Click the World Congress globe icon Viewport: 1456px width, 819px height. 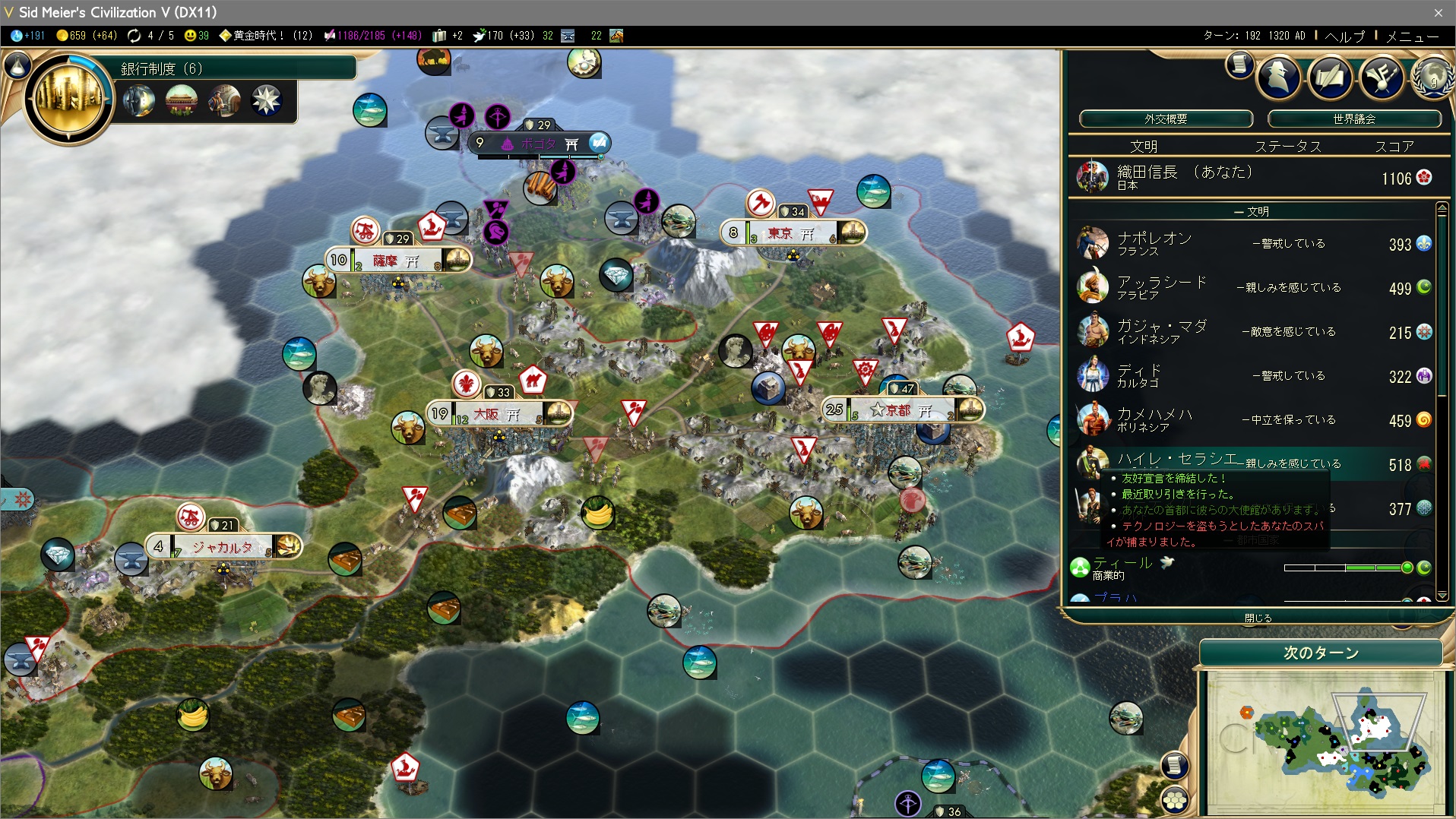click(x=1432, y=78)
